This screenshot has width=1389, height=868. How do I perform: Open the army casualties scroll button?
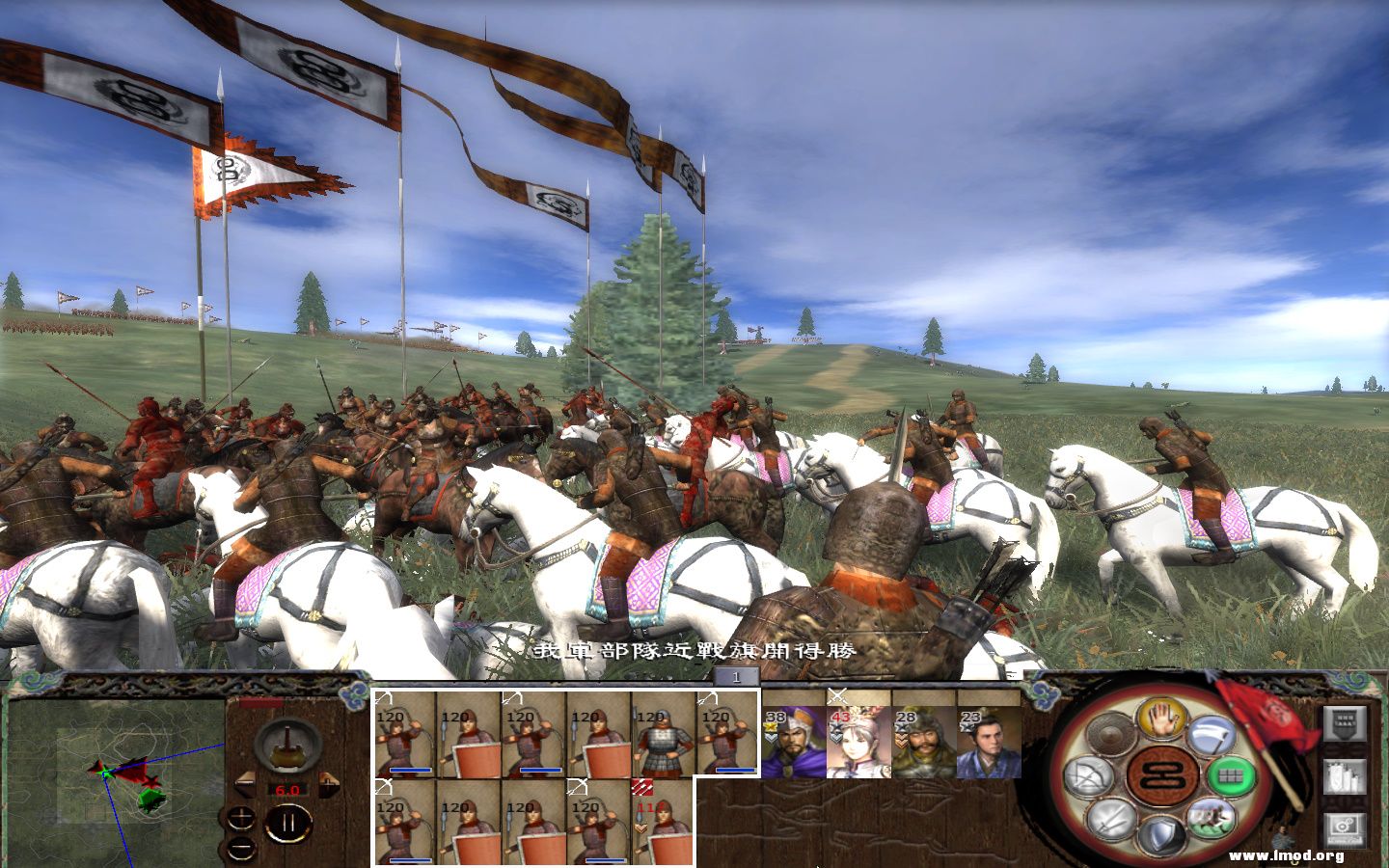click(1345, 722)
